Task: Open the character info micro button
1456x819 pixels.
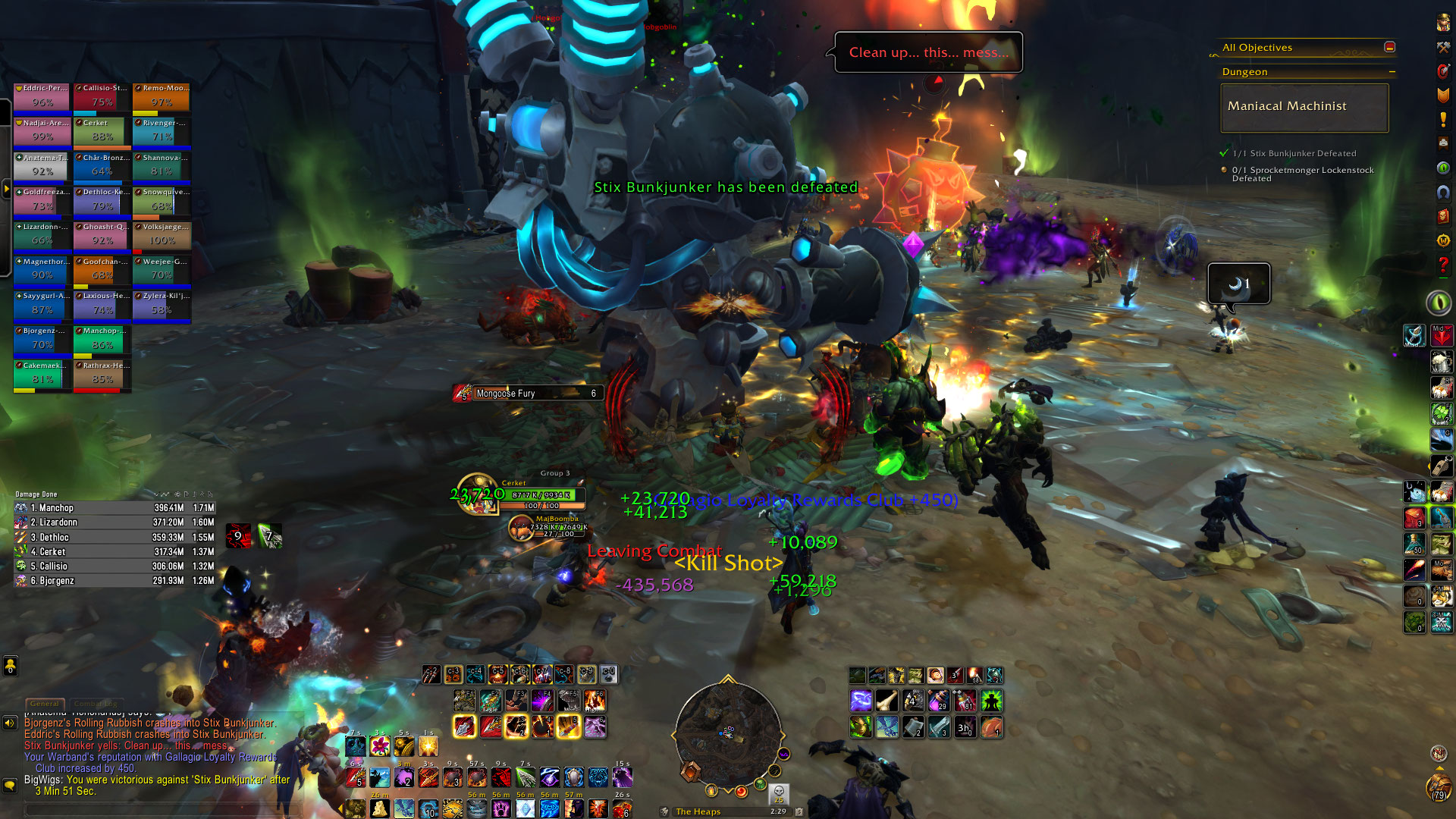Action: [1443, 23]
